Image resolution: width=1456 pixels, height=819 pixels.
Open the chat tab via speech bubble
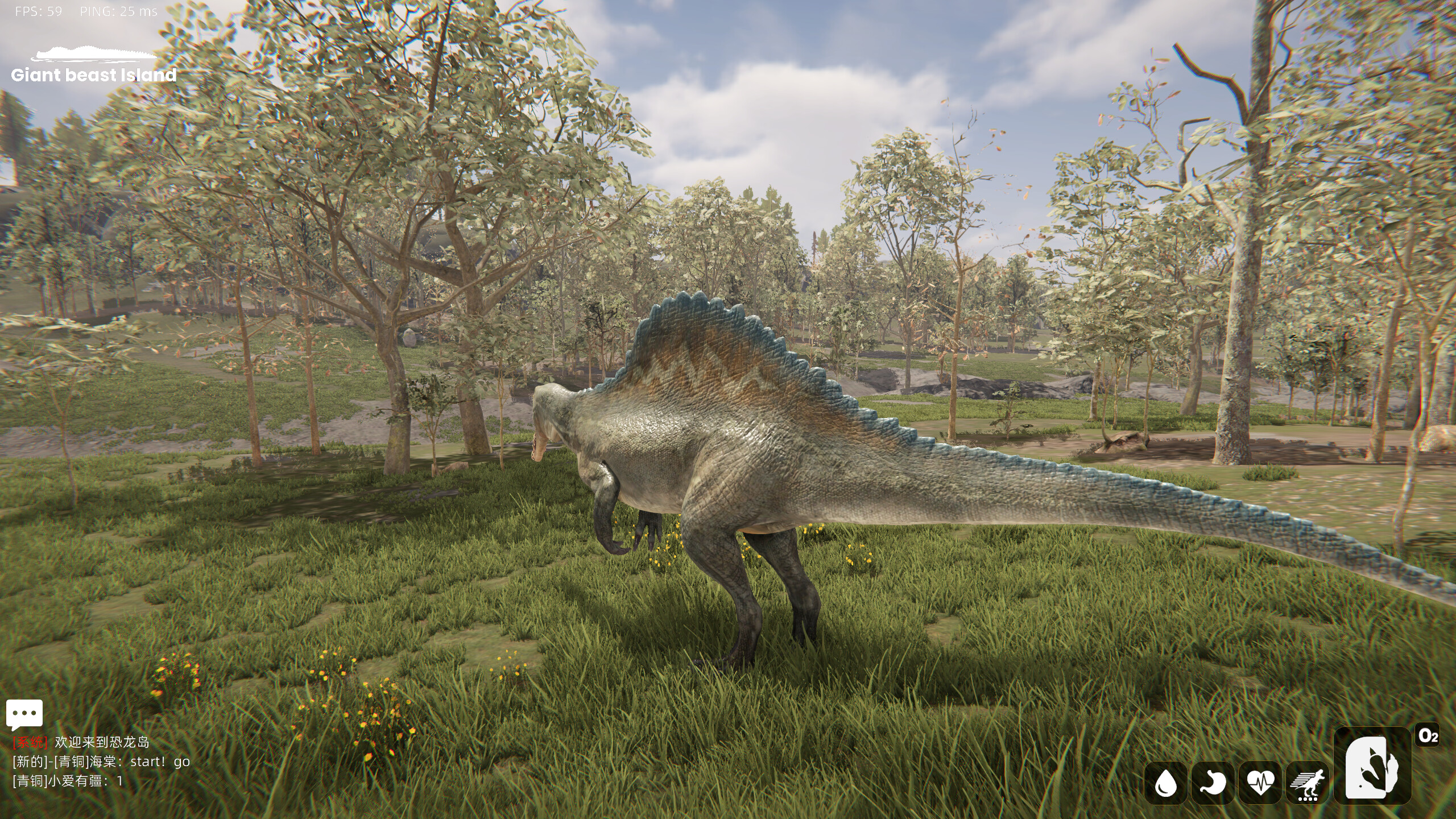[24, 713]
